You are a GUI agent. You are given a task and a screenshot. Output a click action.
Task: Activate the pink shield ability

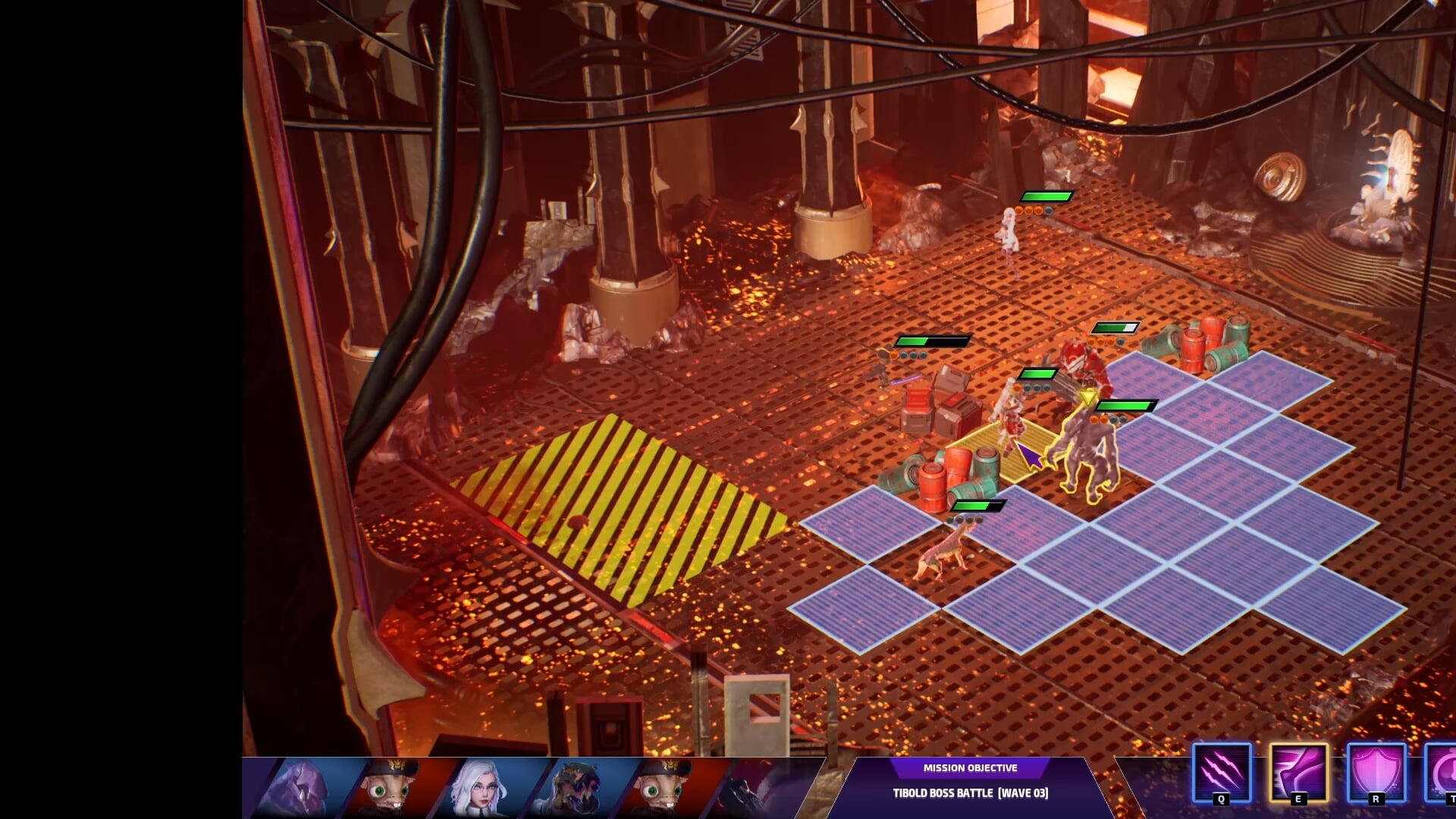1376,772
